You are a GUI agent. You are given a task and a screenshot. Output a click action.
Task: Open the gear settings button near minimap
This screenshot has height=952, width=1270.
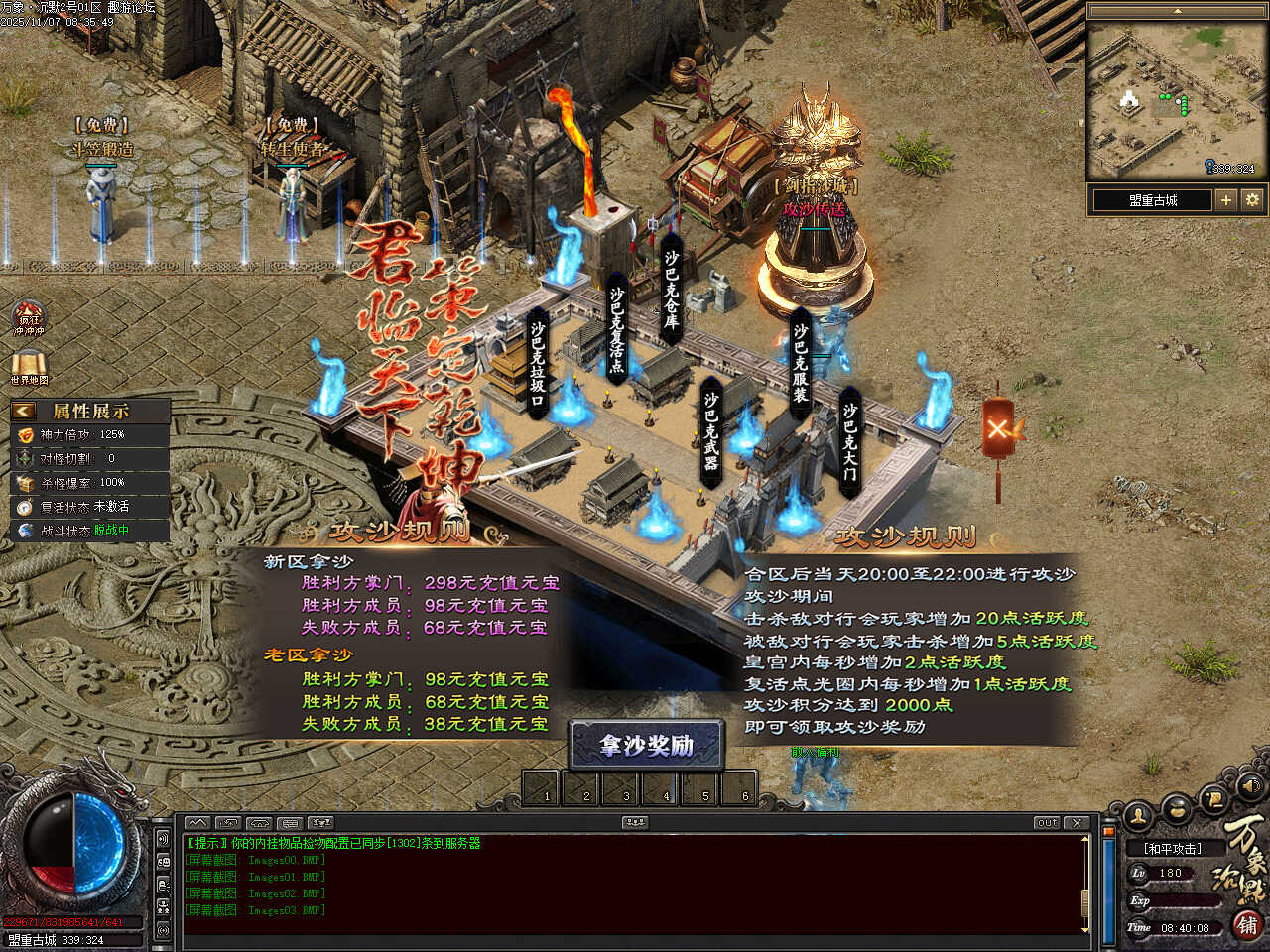coord(1252,200)
